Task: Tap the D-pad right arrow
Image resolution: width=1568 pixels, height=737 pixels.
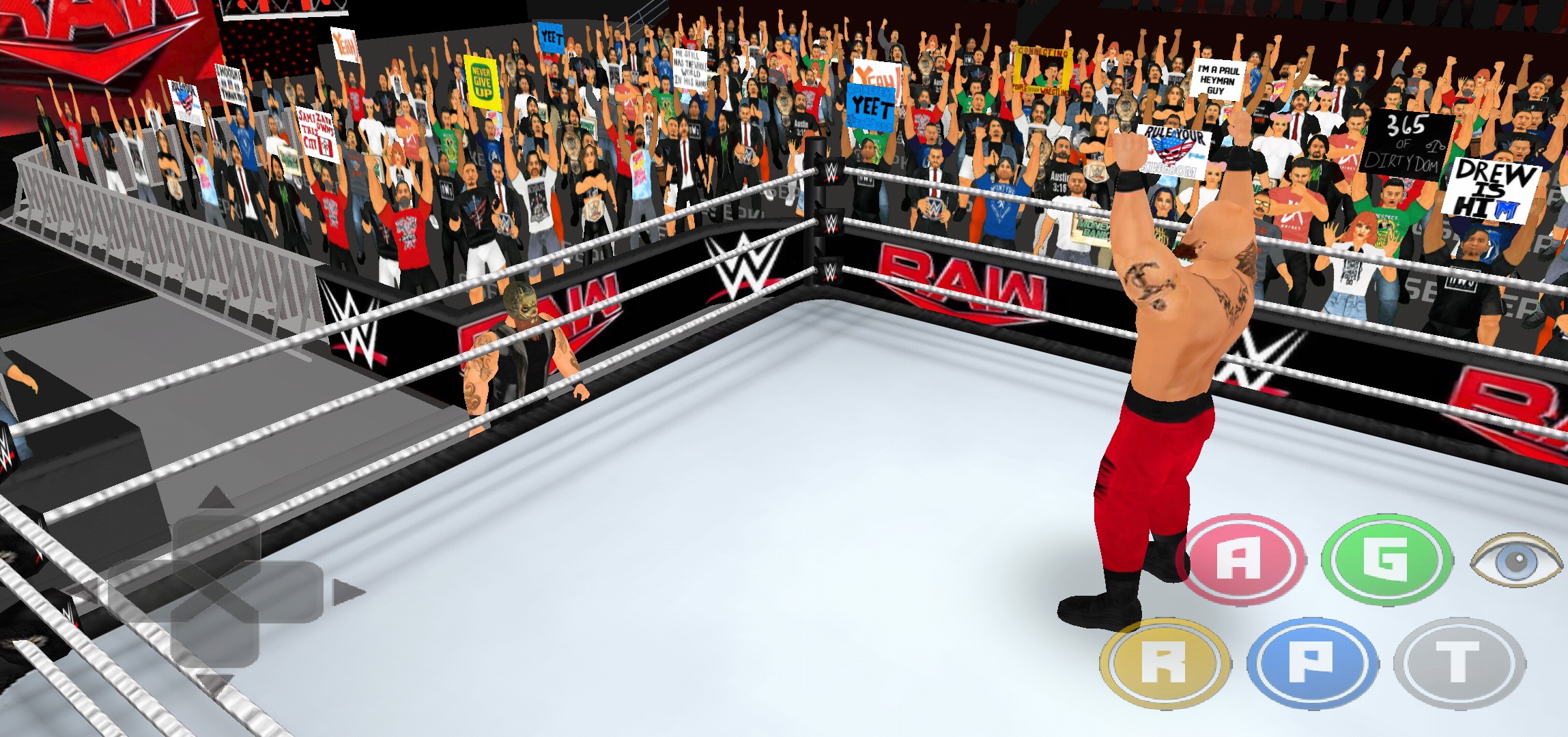Action: click(x=347, y=592)
